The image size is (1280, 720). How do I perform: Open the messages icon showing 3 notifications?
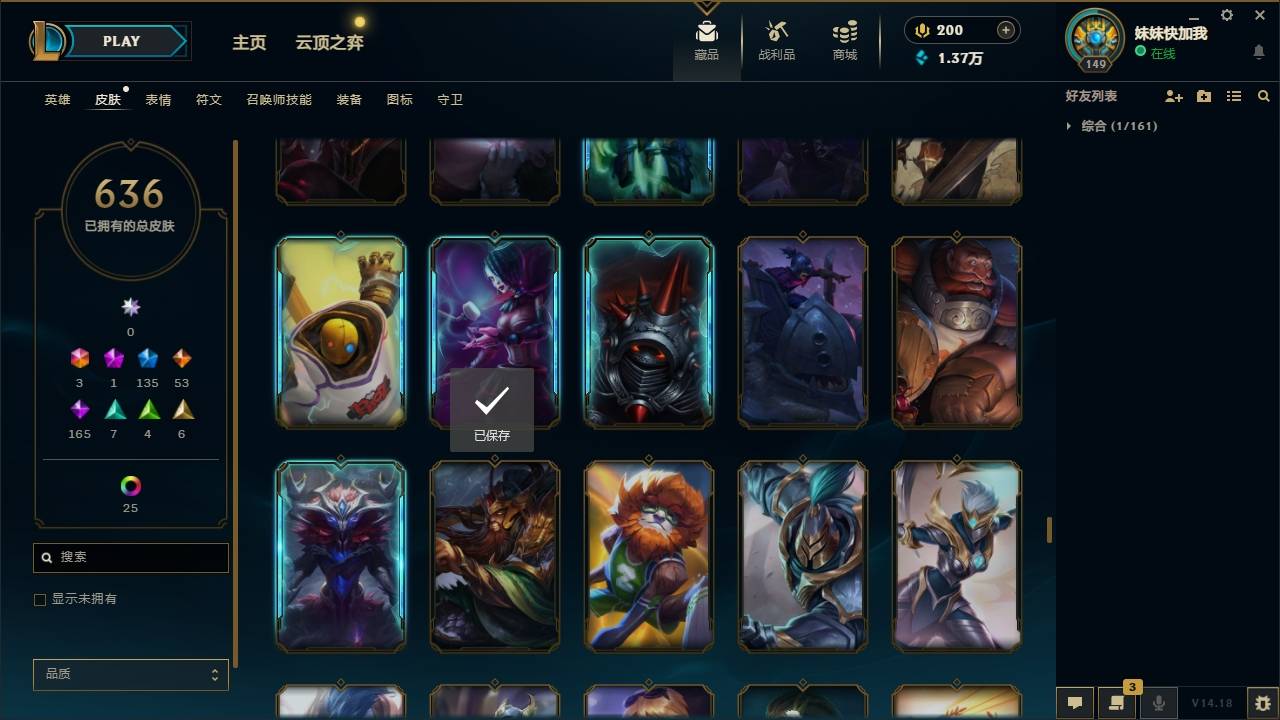[x=1116, y=703]
